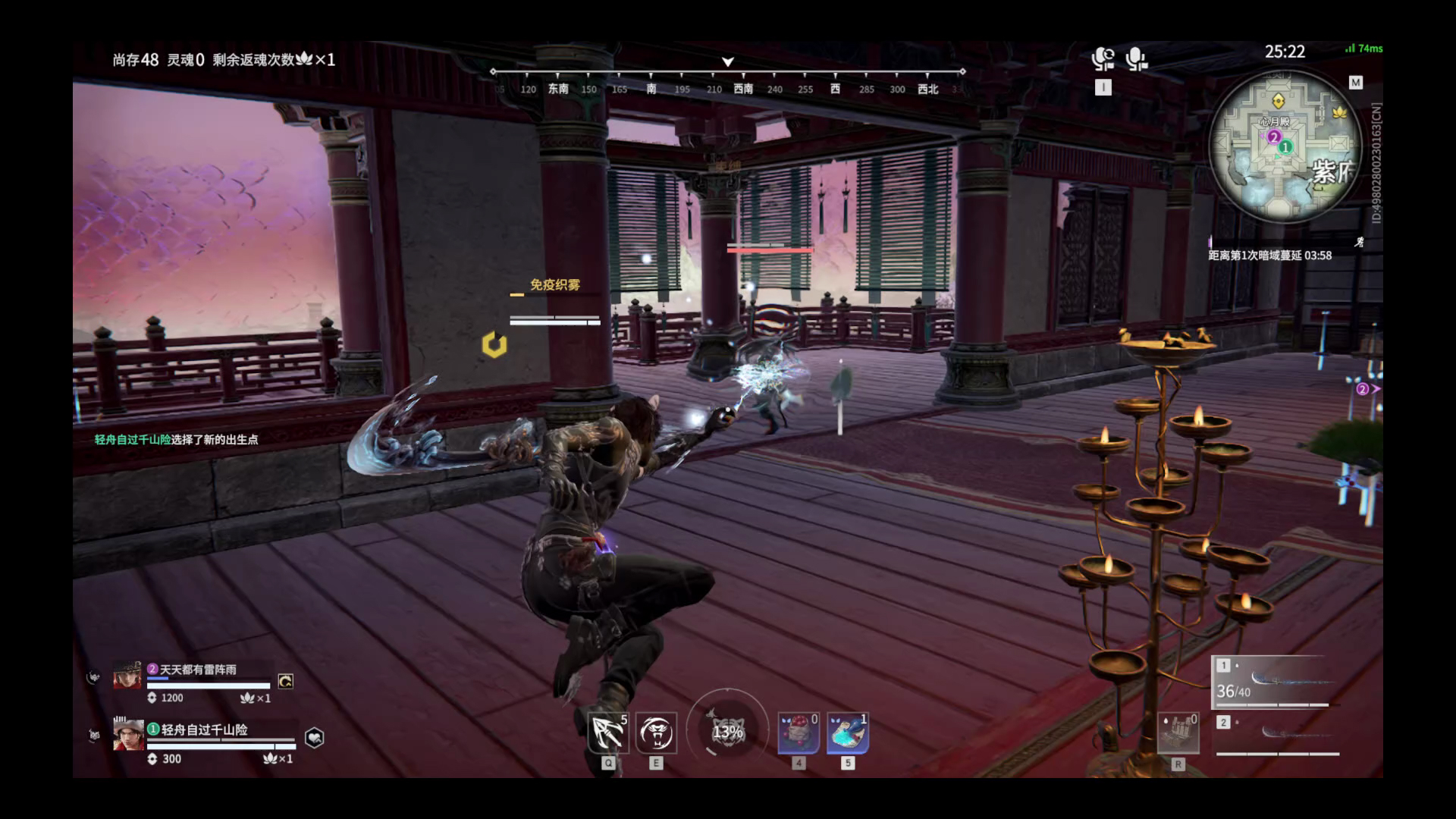The height and width of the screenshot is (819, 1456).
Task: Click the green player 1 minimap marker
Action: coord(1285,147)
